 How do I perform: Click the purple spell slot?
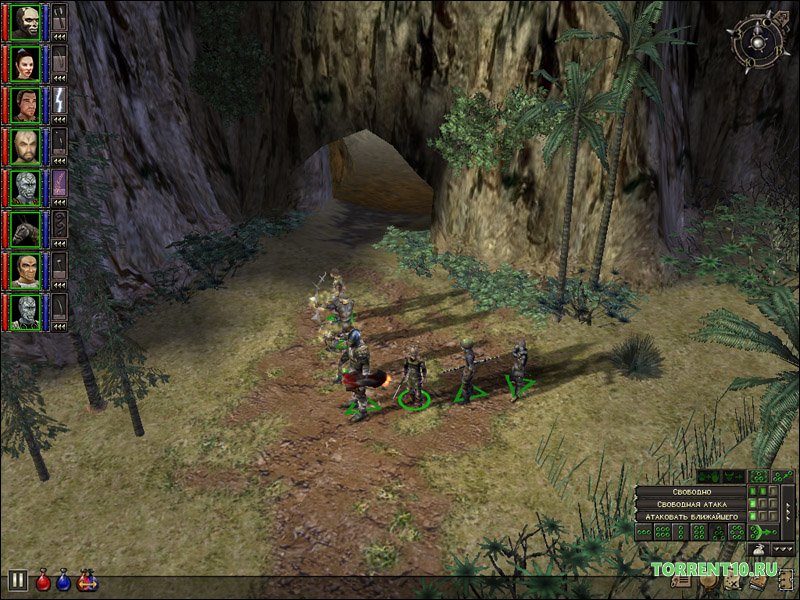click(x=59, y=187)
